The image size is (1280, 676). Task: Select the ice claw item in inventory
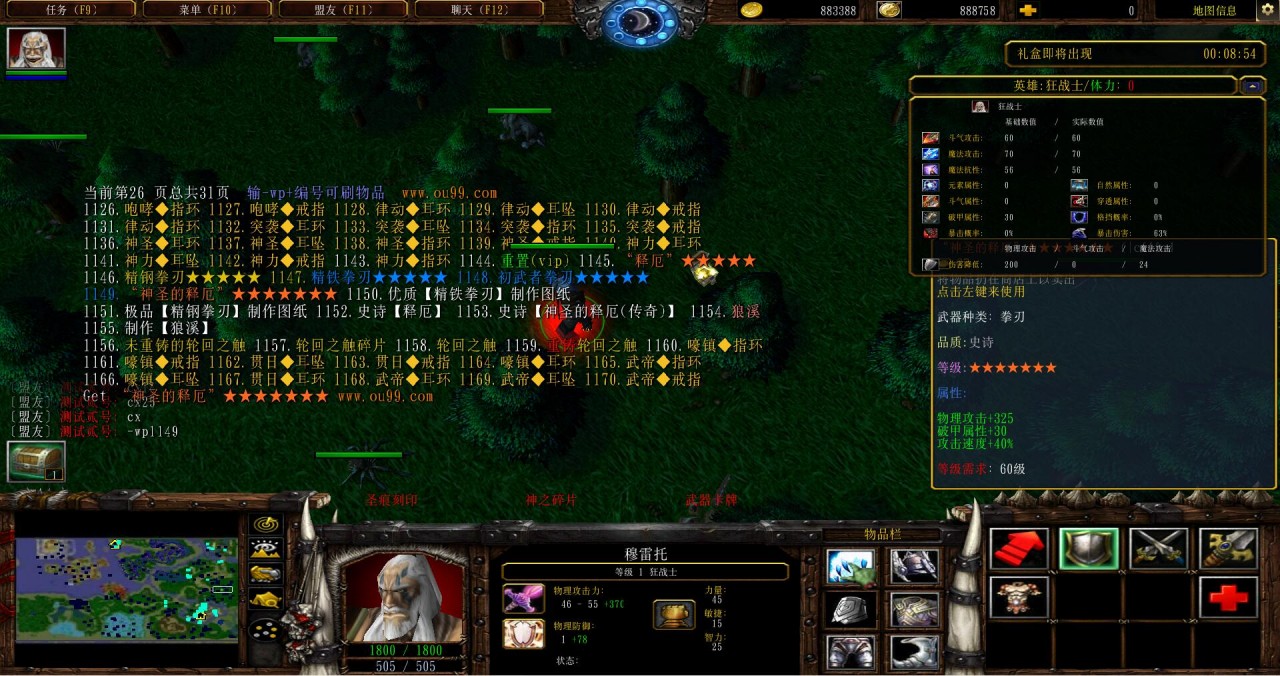point(851,567)
